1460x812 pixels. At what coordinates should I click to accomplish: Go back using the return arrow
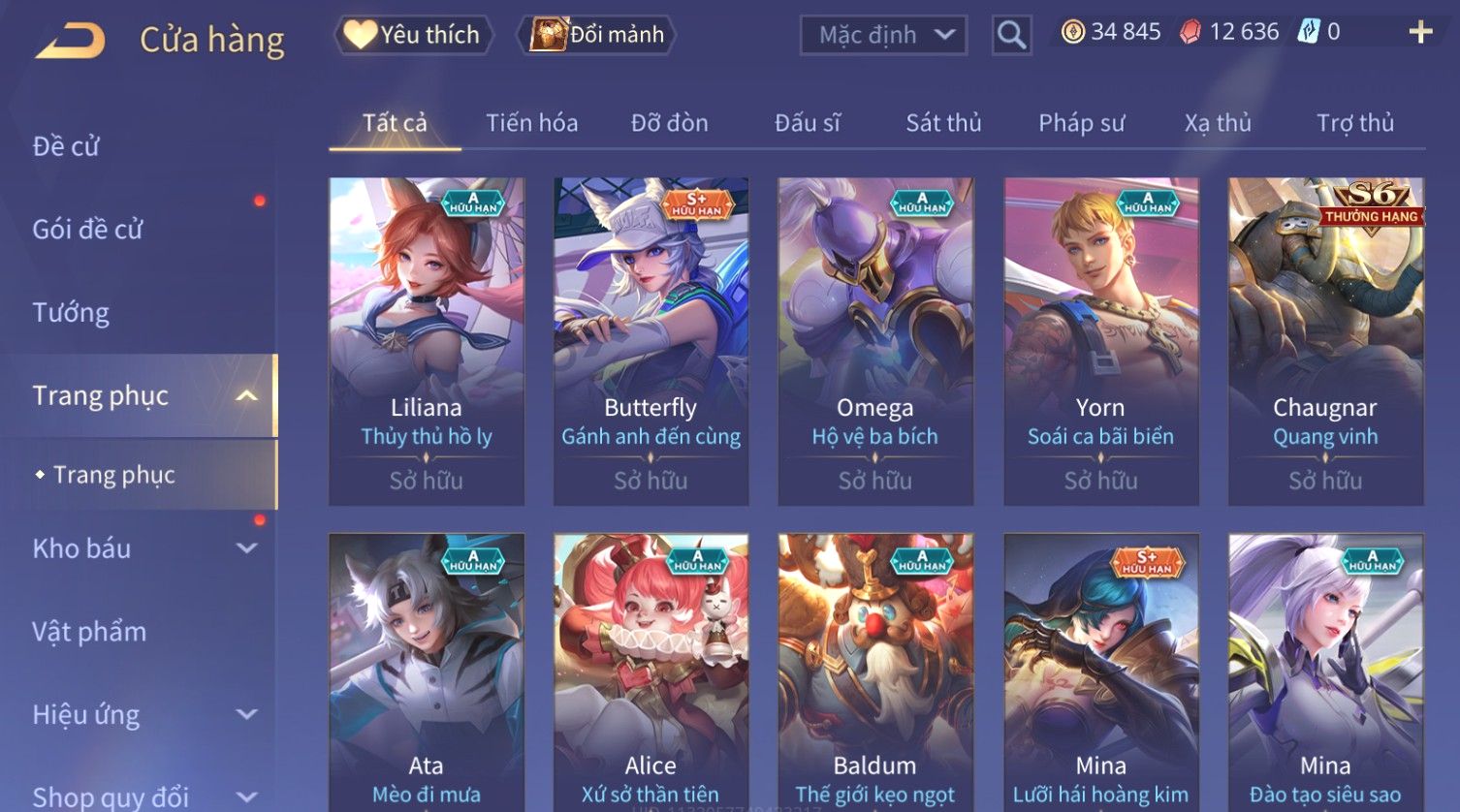[x=70, y=41]
